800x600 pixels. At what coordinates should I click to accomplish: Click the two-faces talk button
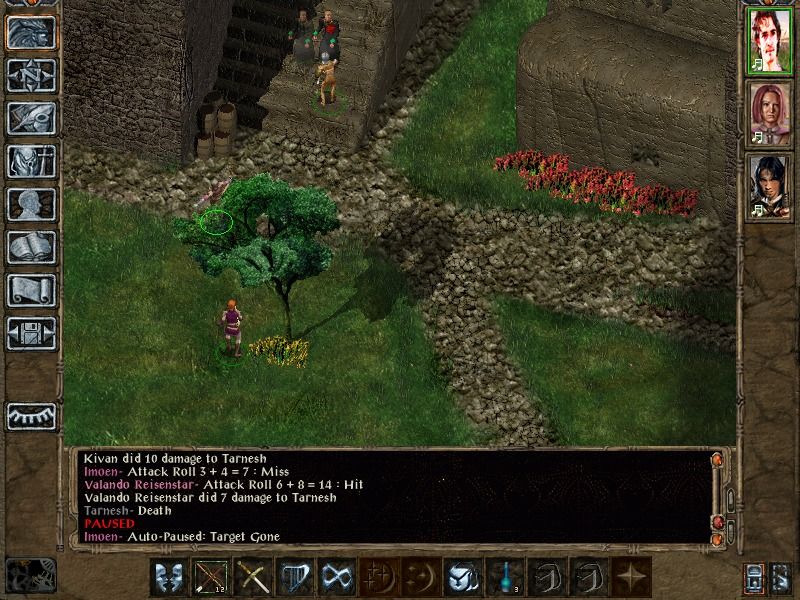click(x=168, y=577)
